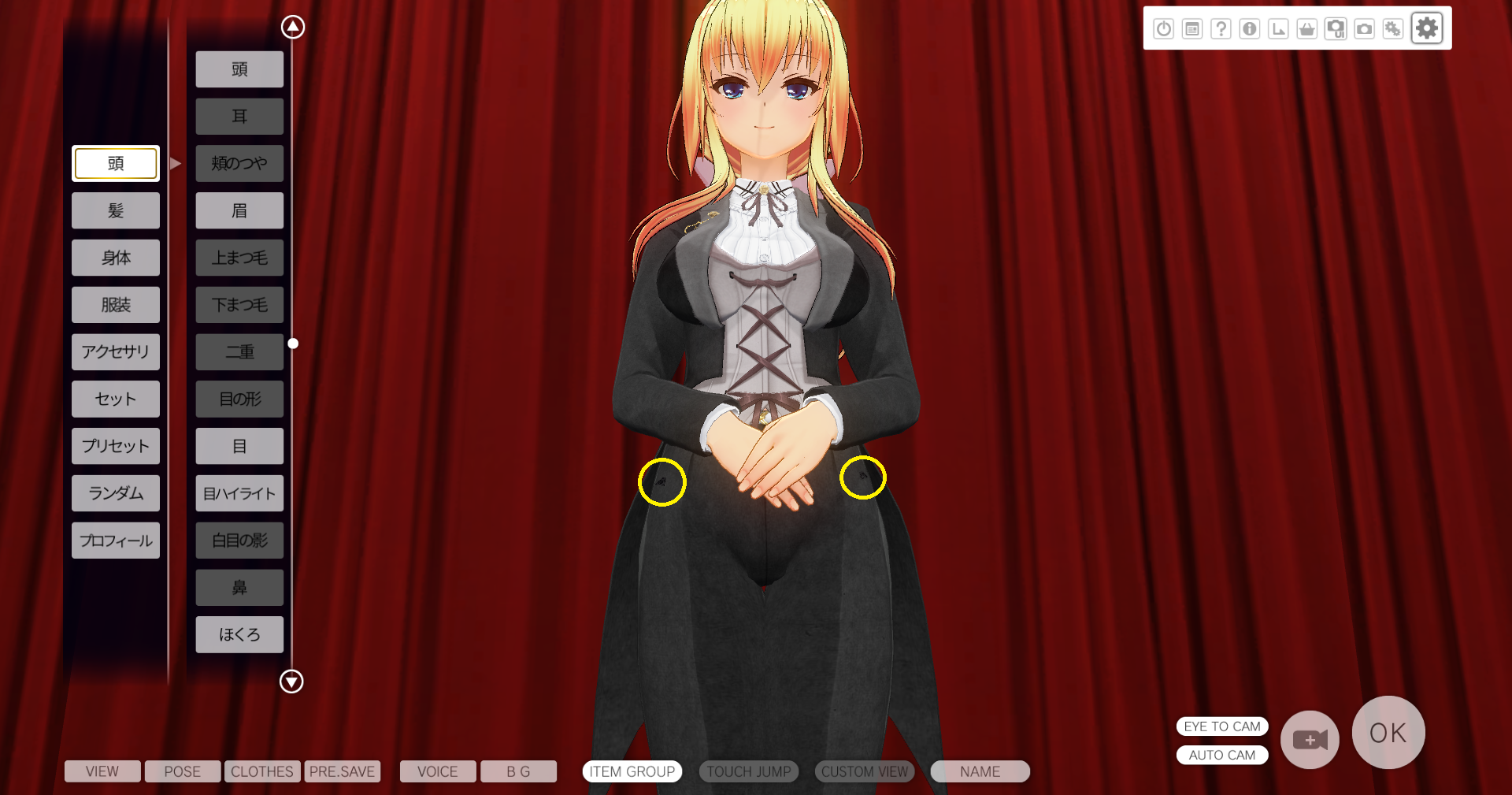Open help with the question mark icon
The height and width of the screenshot is (795, 1512).
pyautogui.click(x=1221, y=29)
